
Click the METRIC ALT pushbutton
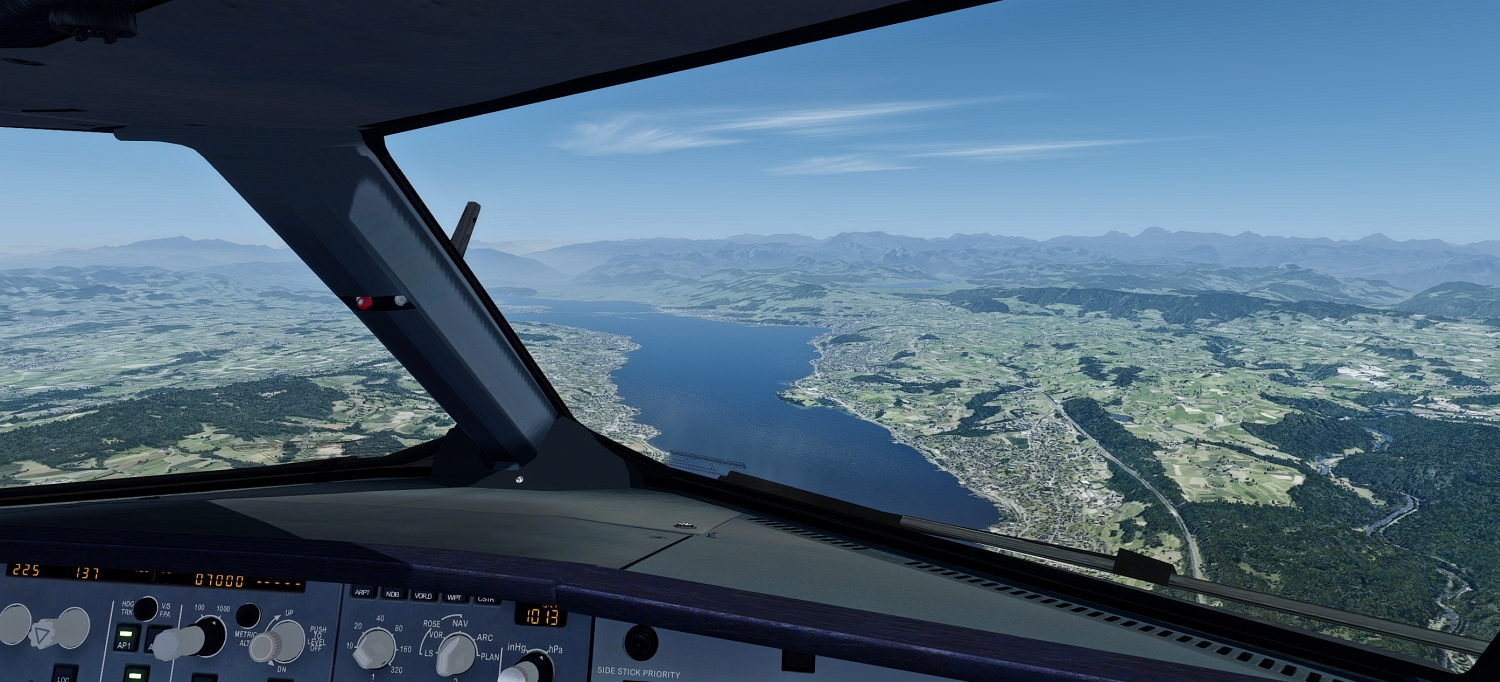[247, 615]
